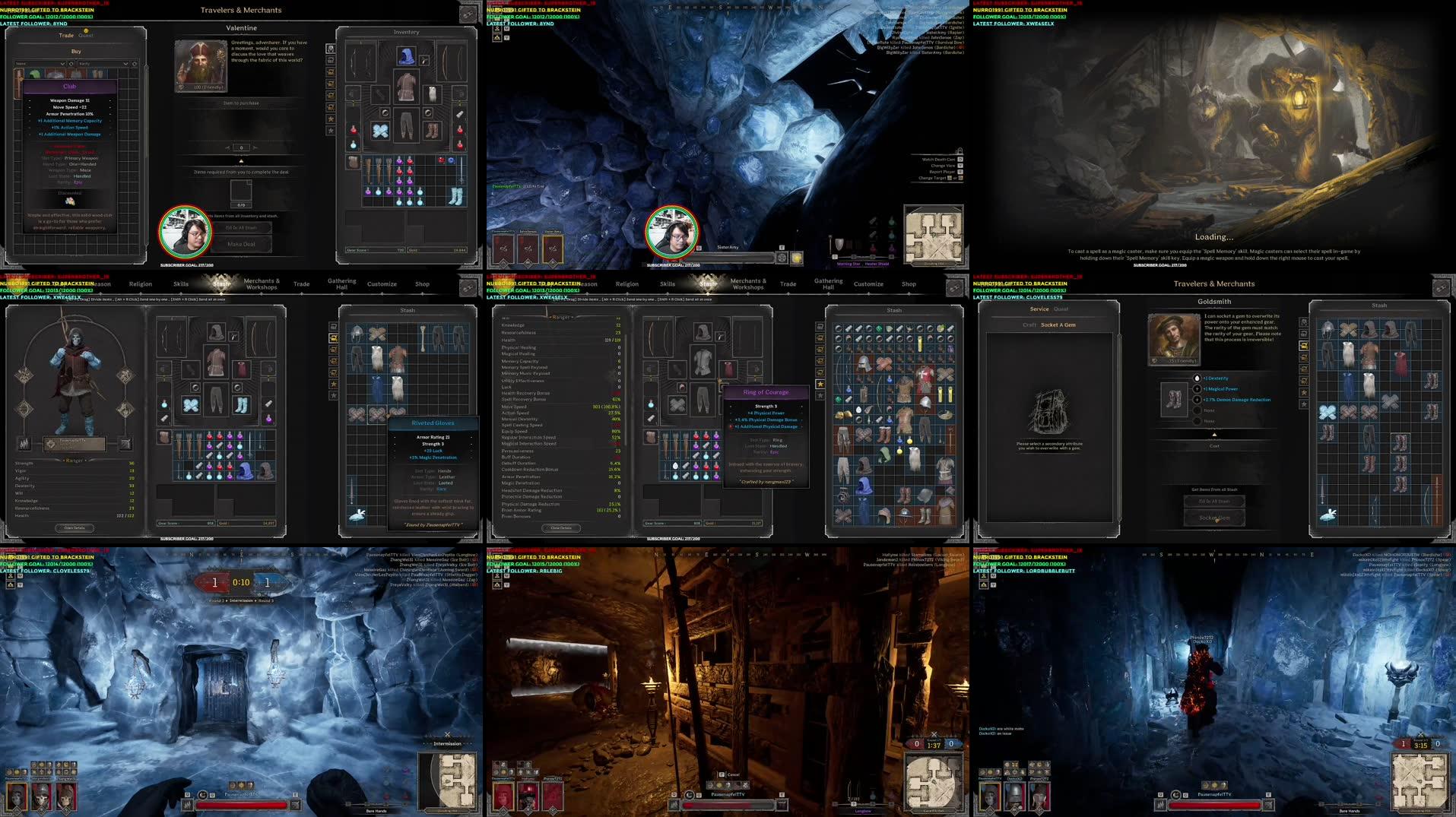Click the Goldsmith's portrait

click(x=1174, y=338)
